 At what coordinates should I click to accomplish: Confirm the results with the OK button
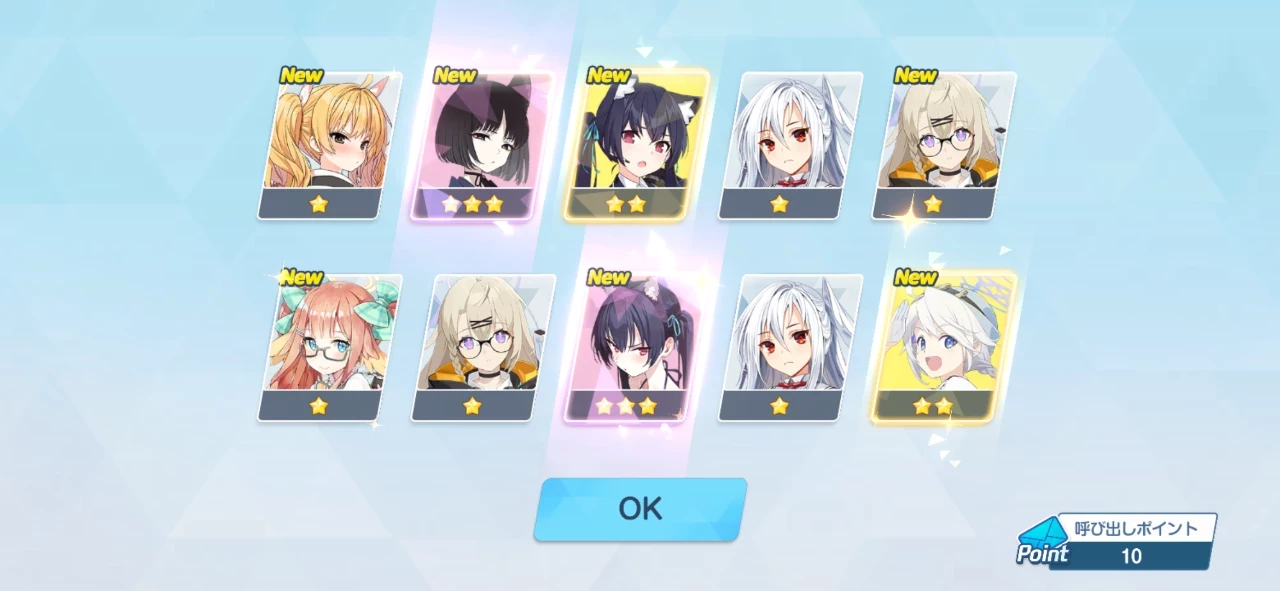click(x=640, y=508)
